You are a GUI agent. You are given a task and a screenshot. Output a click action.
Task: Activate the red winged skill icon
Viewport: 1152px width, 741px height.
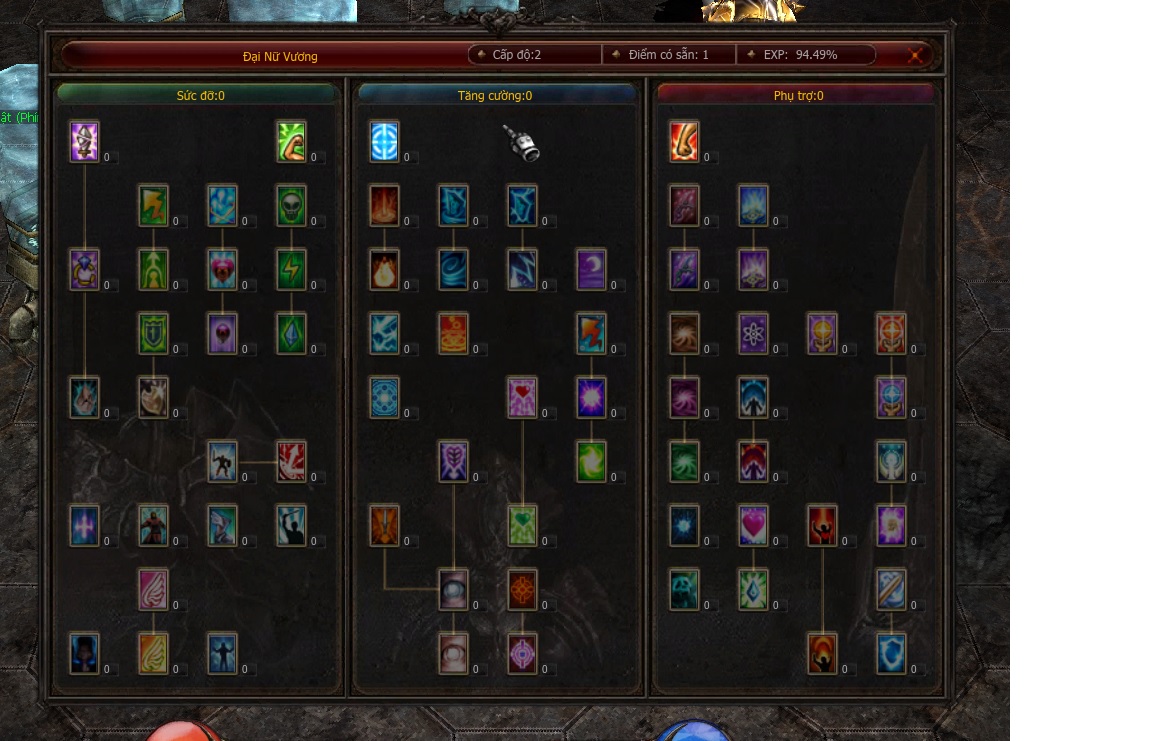pyautogui.click(x=291, y=462)
